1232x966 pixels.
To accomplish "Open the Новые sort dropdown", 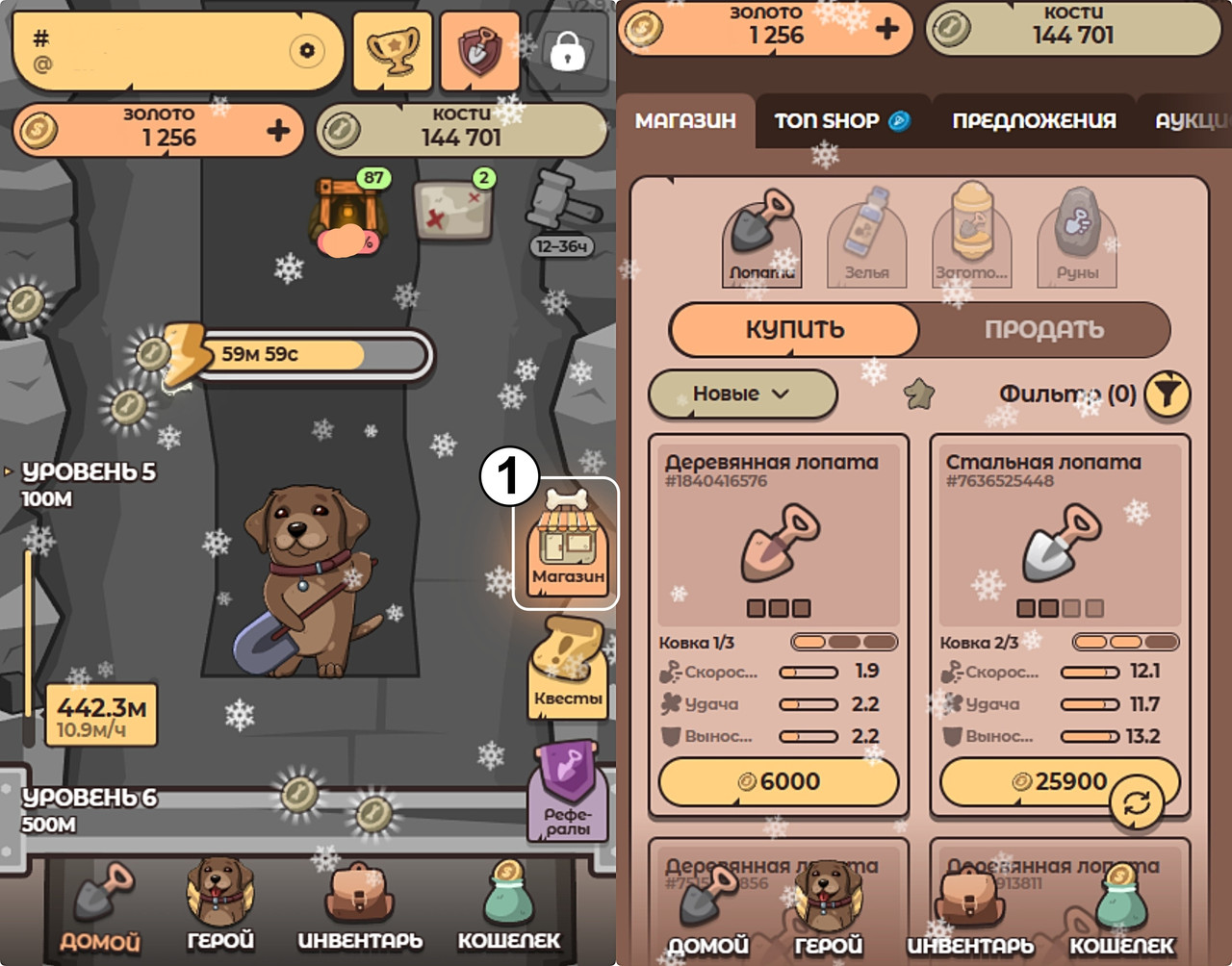I will 742,394.
